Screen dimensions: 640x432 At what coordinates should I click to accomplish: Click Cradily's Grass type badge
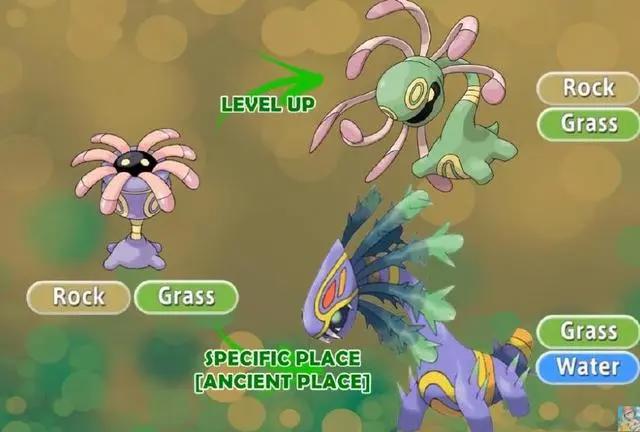[588, 124]
